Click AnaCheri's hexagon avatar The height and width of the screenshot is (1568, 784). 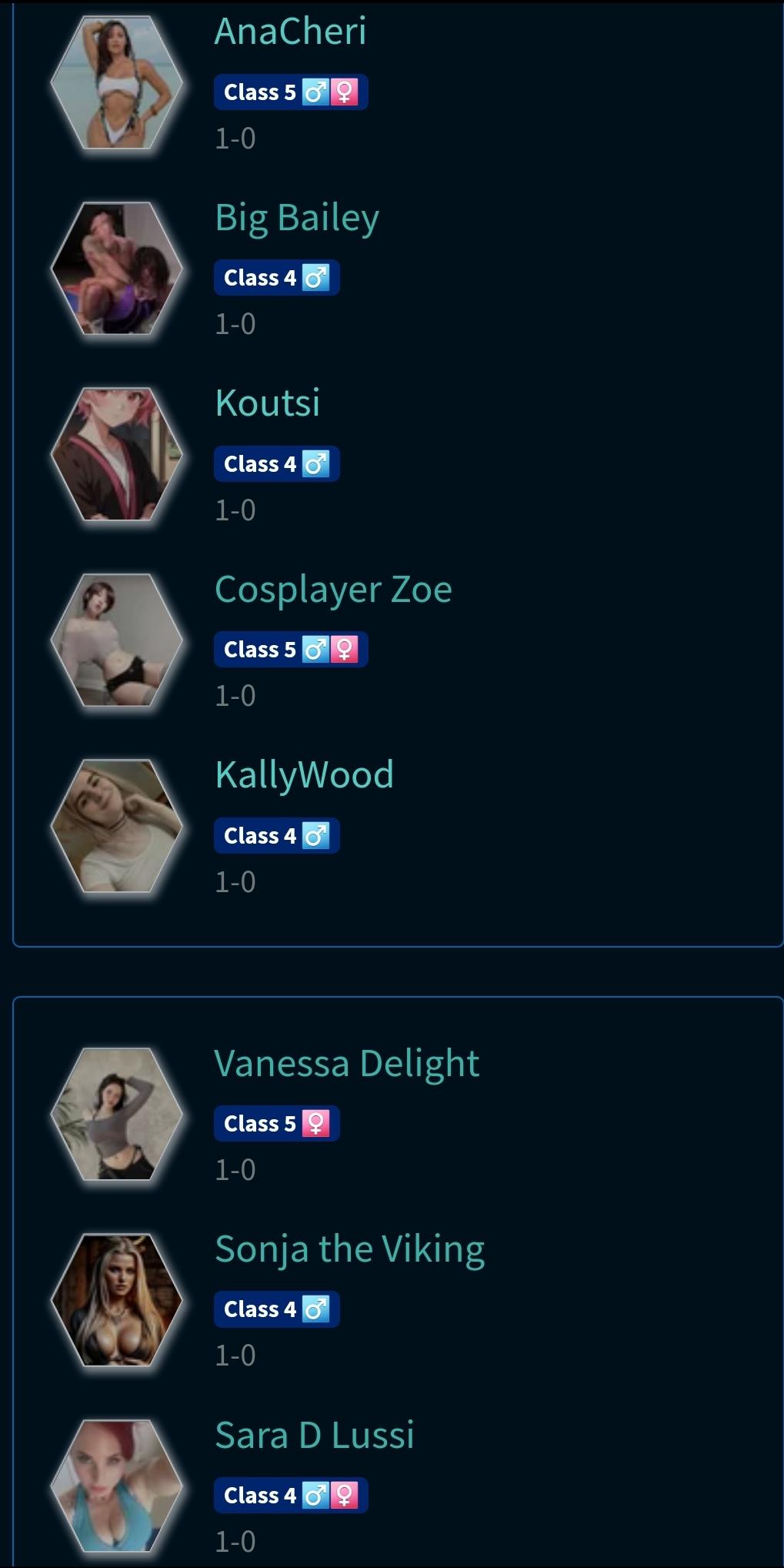point(116,82)
